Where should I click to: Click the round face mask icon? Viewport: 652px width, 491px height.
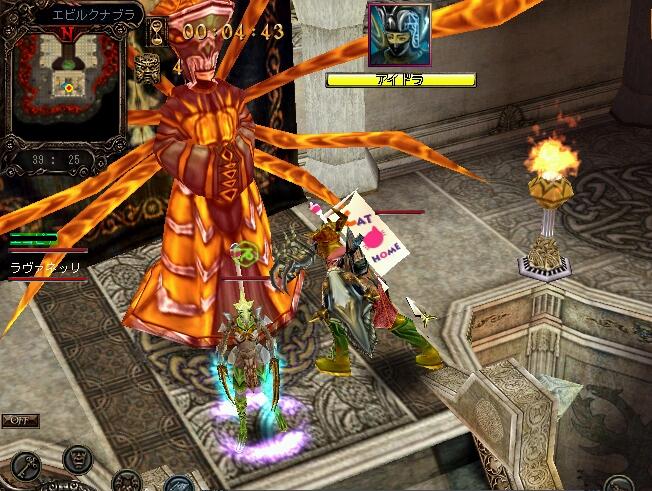tap(78, 460)
